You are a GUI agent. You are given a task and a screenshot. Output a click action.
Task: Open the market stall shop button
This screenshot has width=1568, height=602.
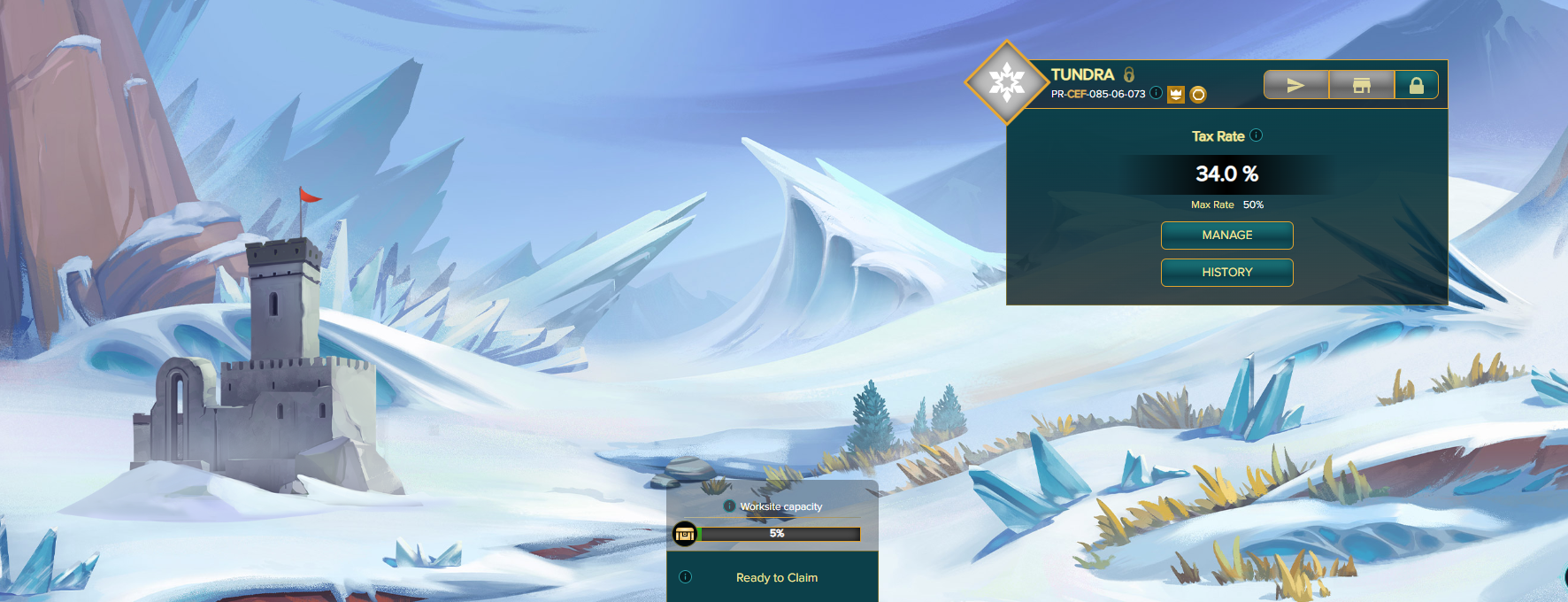click(1361, 85)
